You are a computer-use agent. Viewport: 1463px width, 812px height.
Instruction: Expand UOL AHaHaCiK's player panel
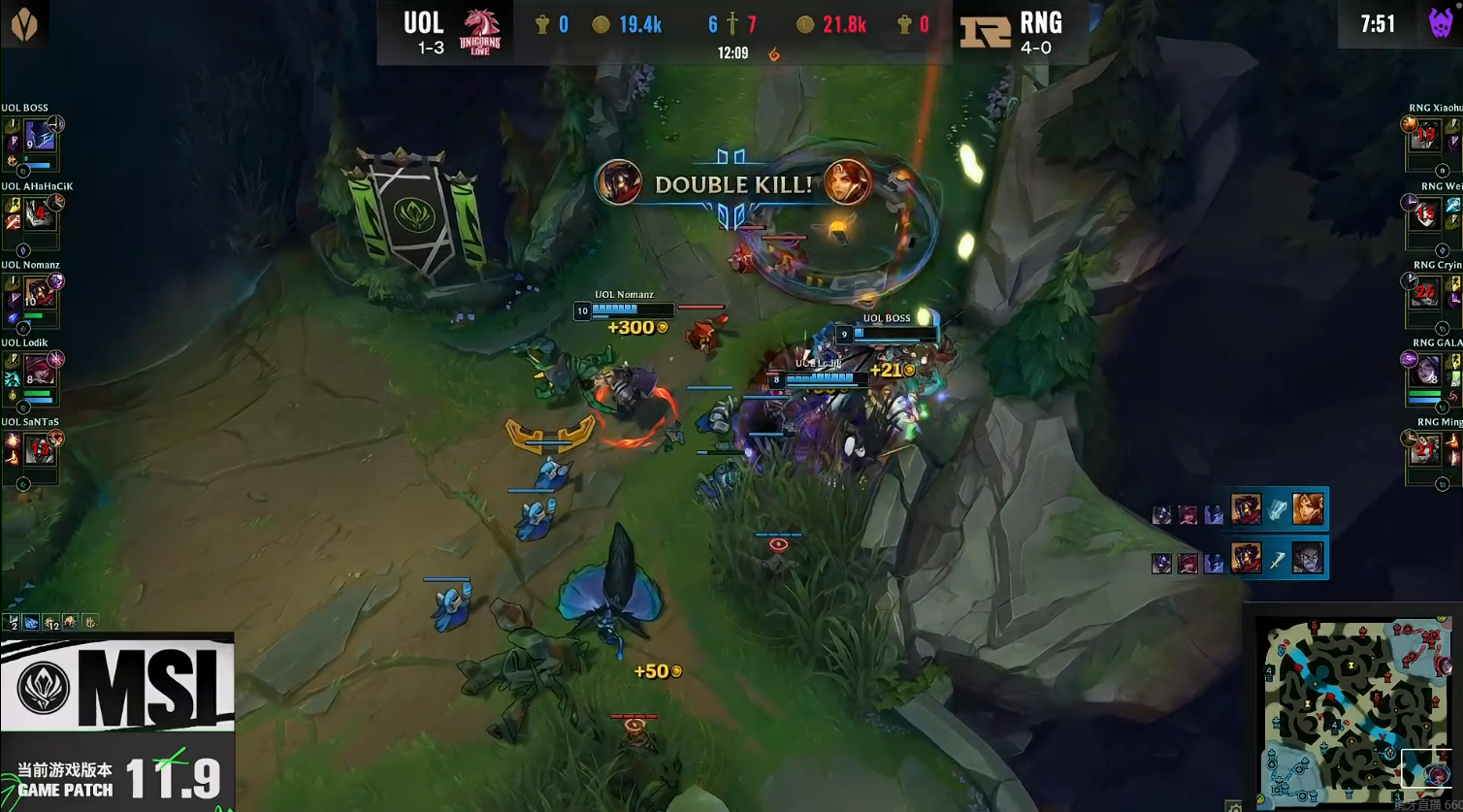click(x=34, y=220)
